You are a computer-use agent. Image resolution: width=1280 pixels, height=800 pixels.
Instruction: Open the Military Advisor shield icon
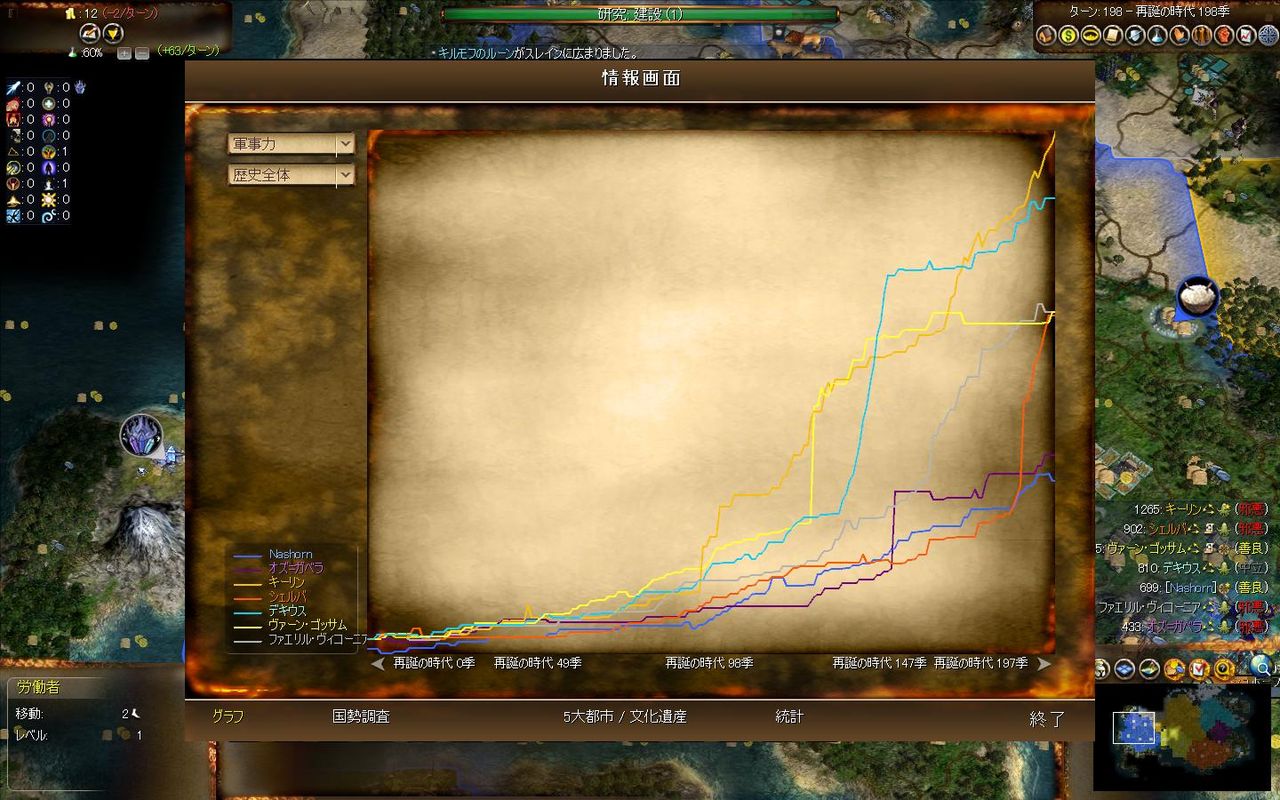[1136, 35]
